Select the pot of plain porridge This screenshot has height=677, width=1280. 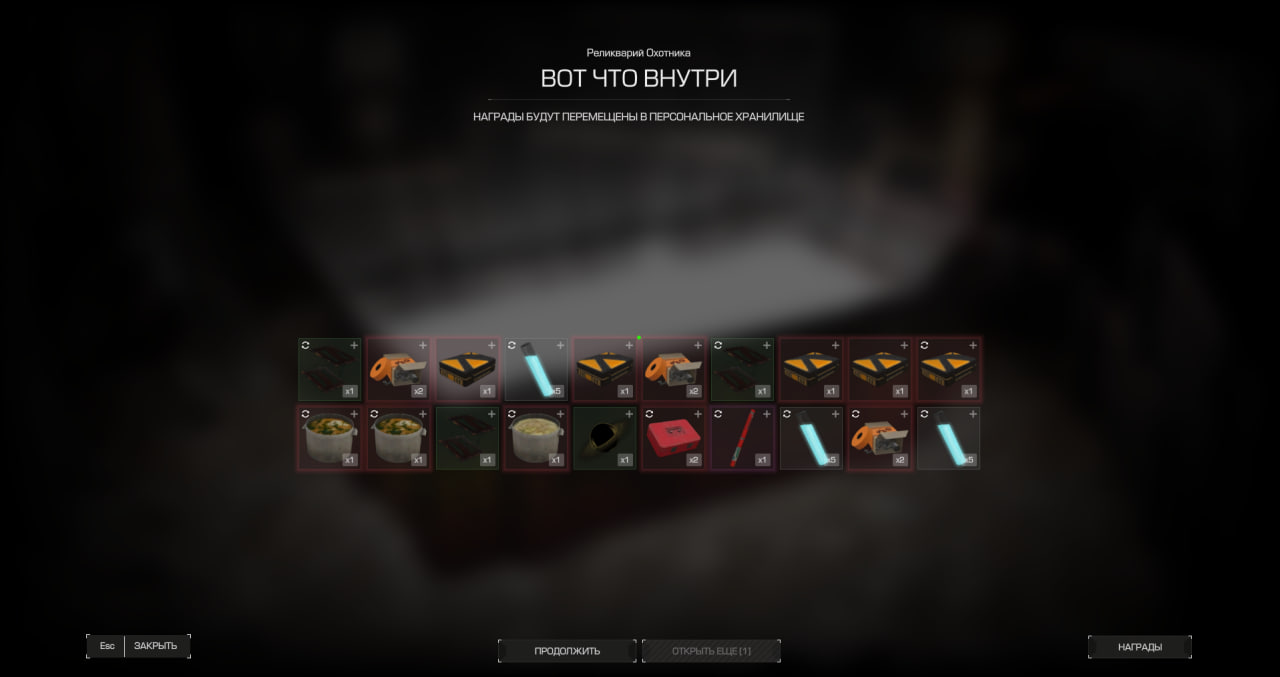click(535, 438)
